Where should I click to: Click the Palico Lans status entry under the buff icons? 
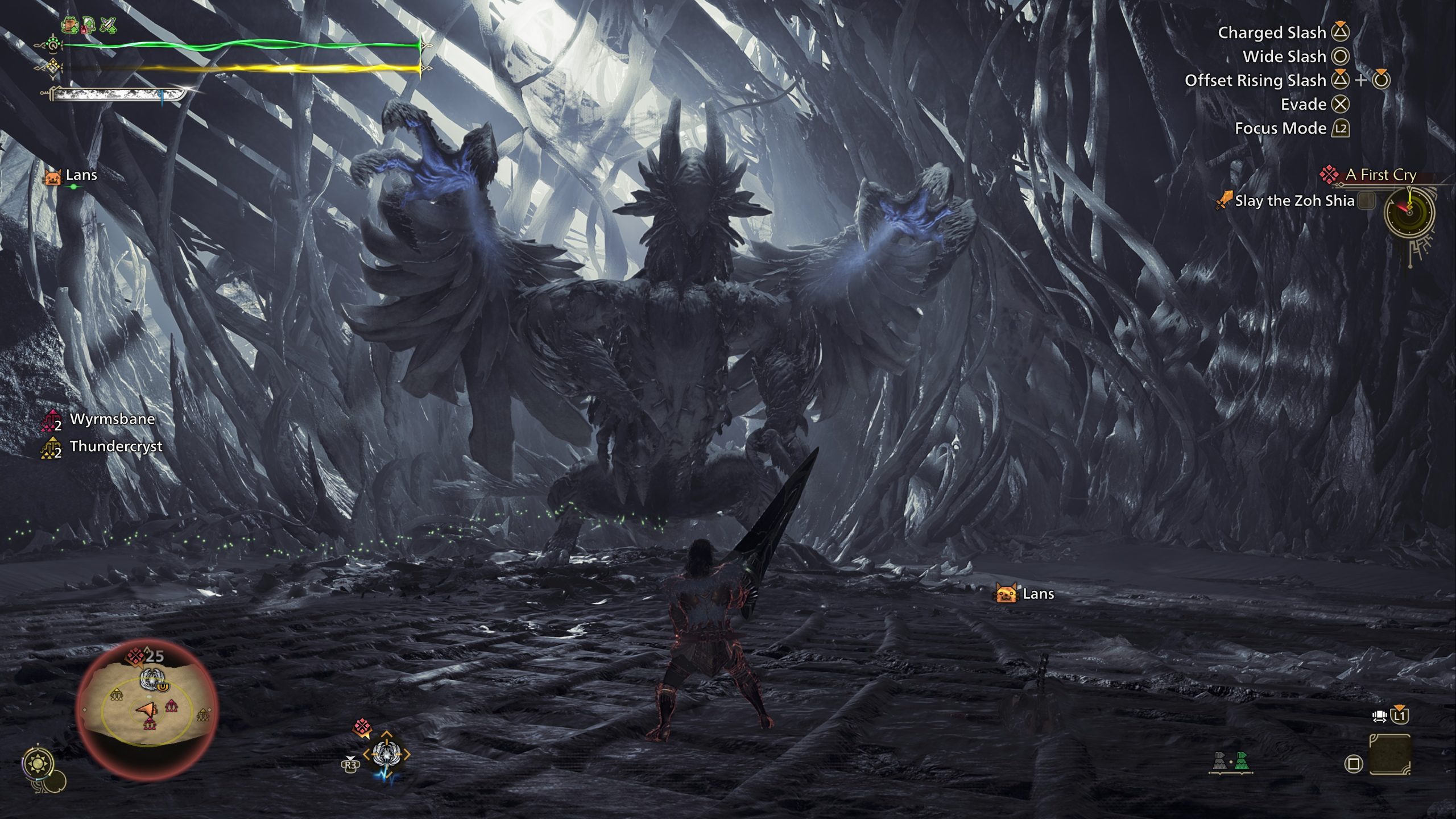(x=80, y=175)
